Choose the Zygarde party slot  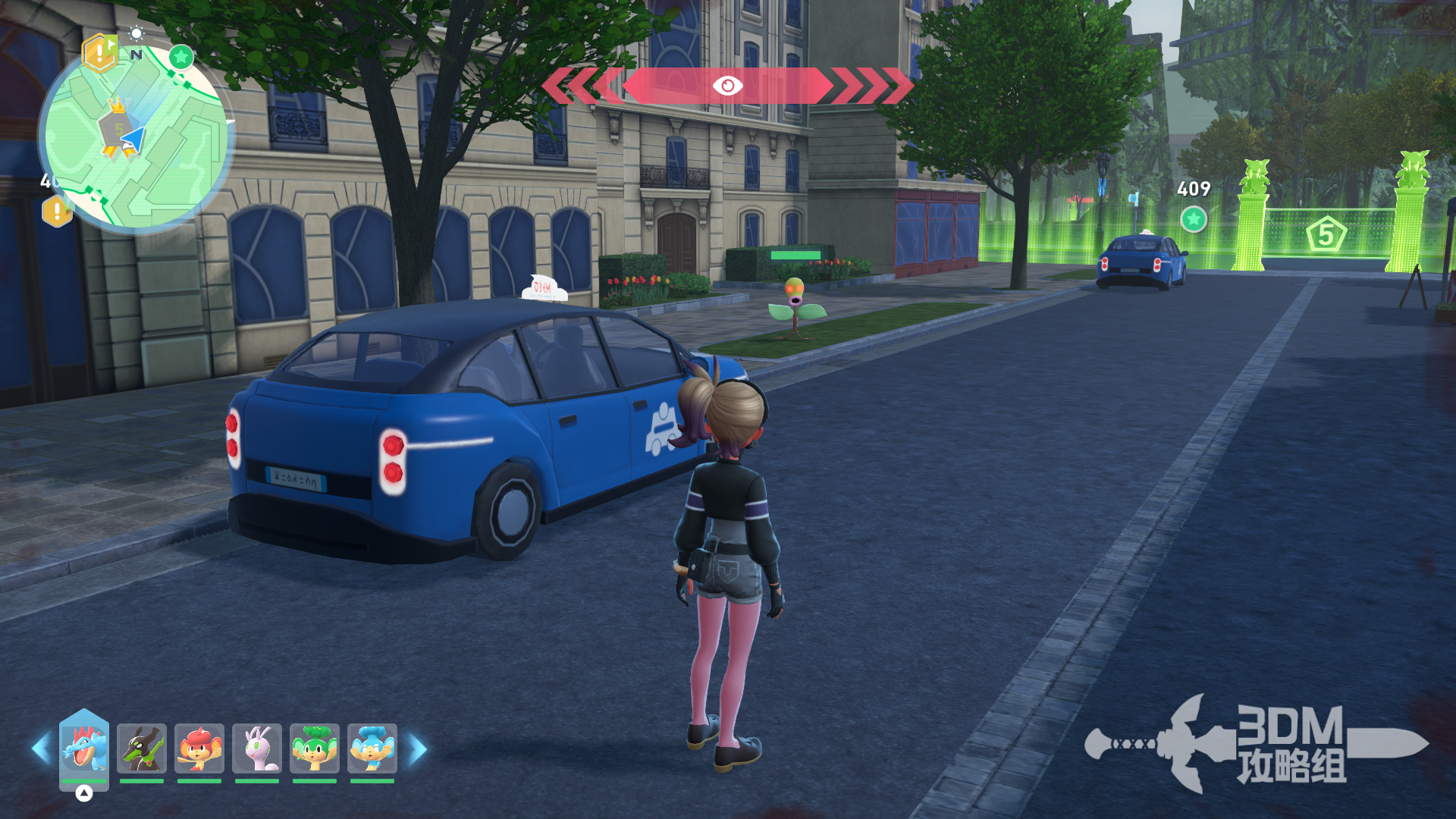coord(142,748)
